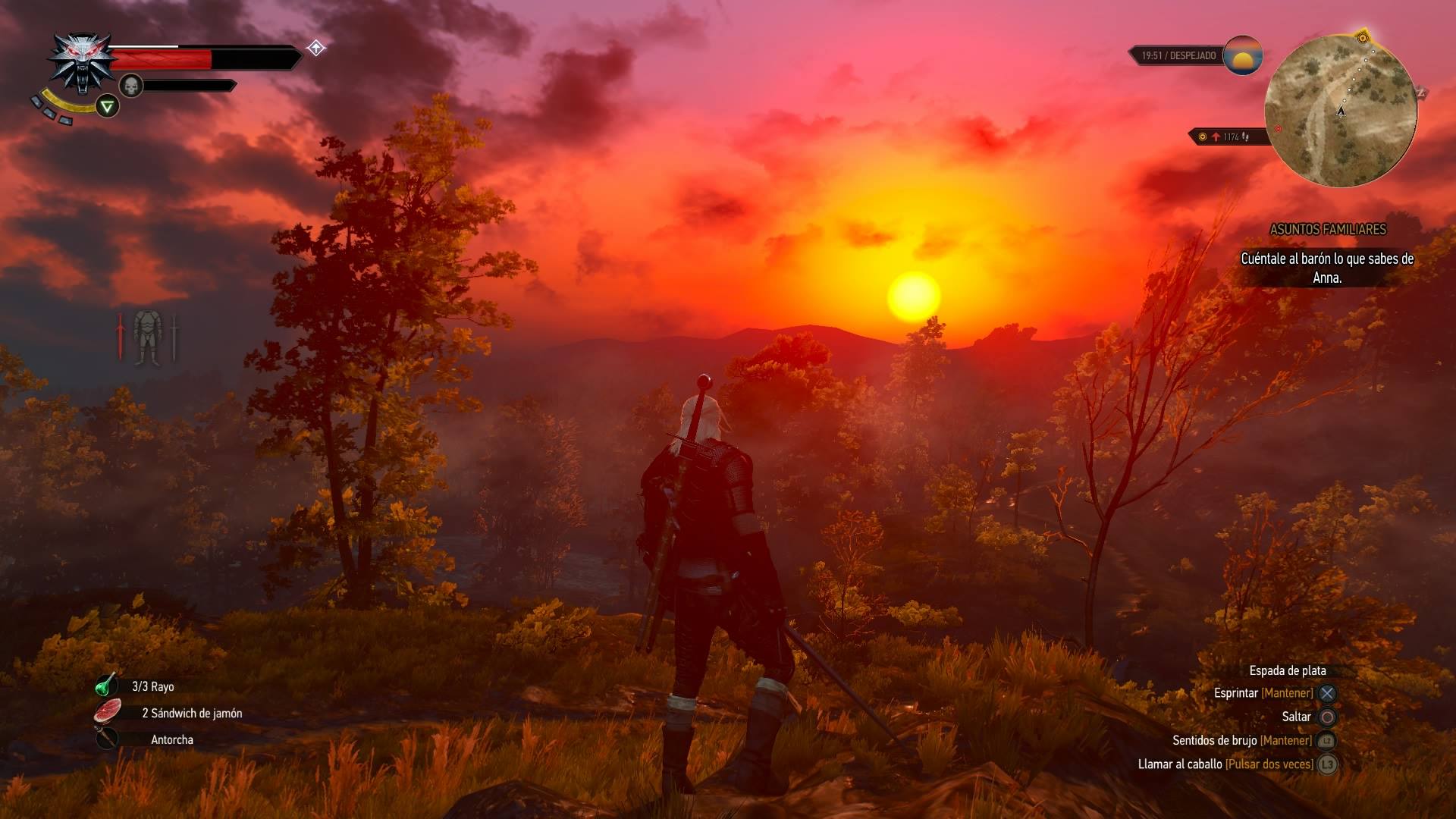Click the circular minimap
The image size is (1456, 819).
(x=1340, y=111)
